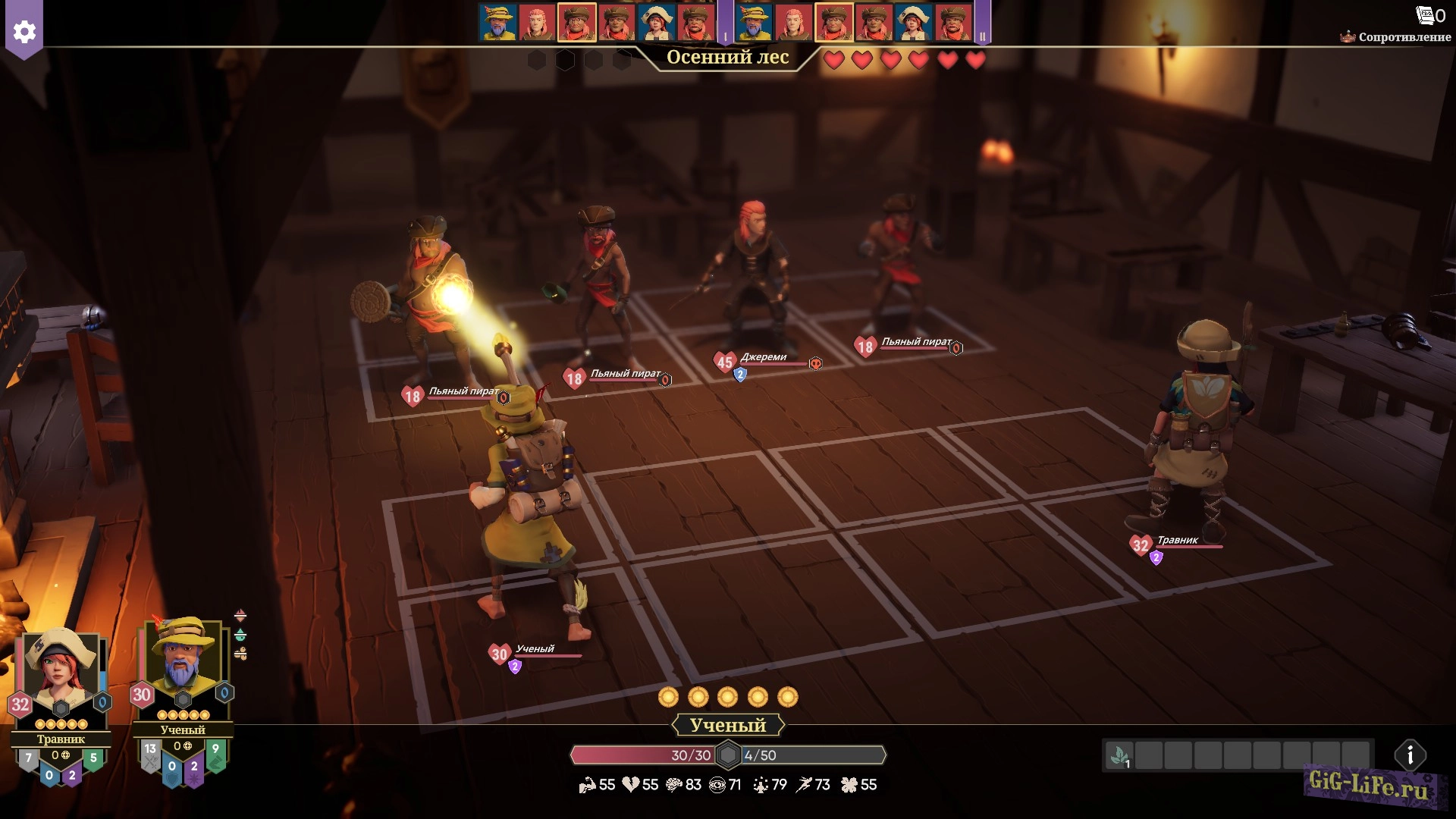The height and width of the screenshot is (819, 1456).
Task: Select the highlighted pirate portrait in round I
Action: tap(577, 23)
